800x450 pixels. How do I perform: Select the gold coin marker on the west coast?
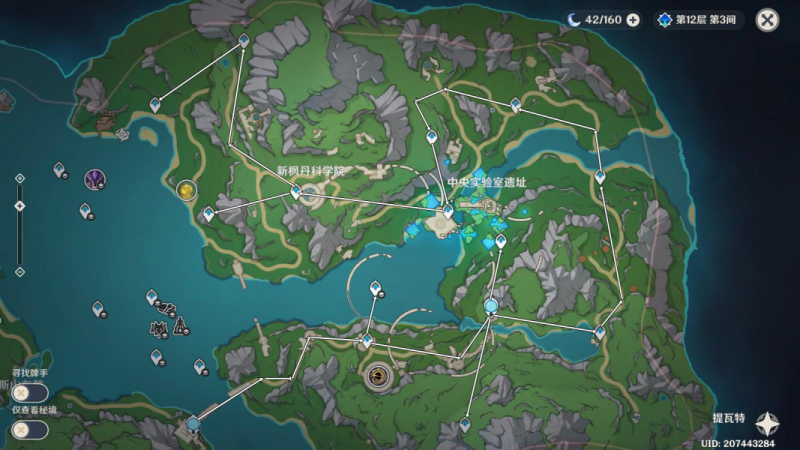click(x=185, y=189)
